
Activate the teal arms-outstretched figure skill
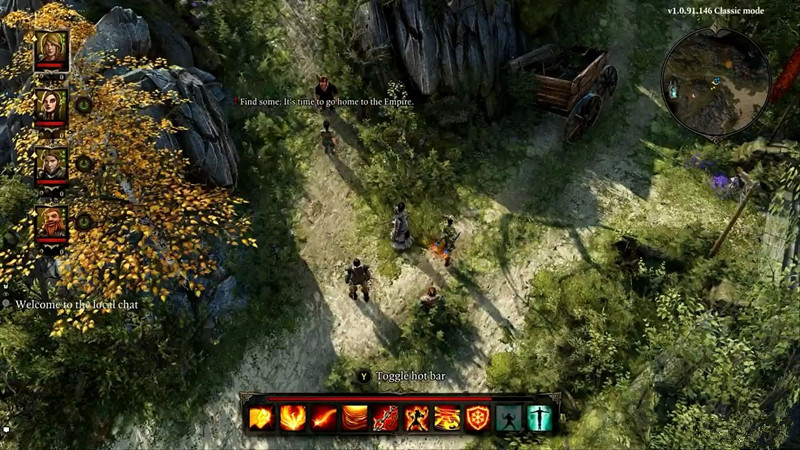(x=540, y=418)
